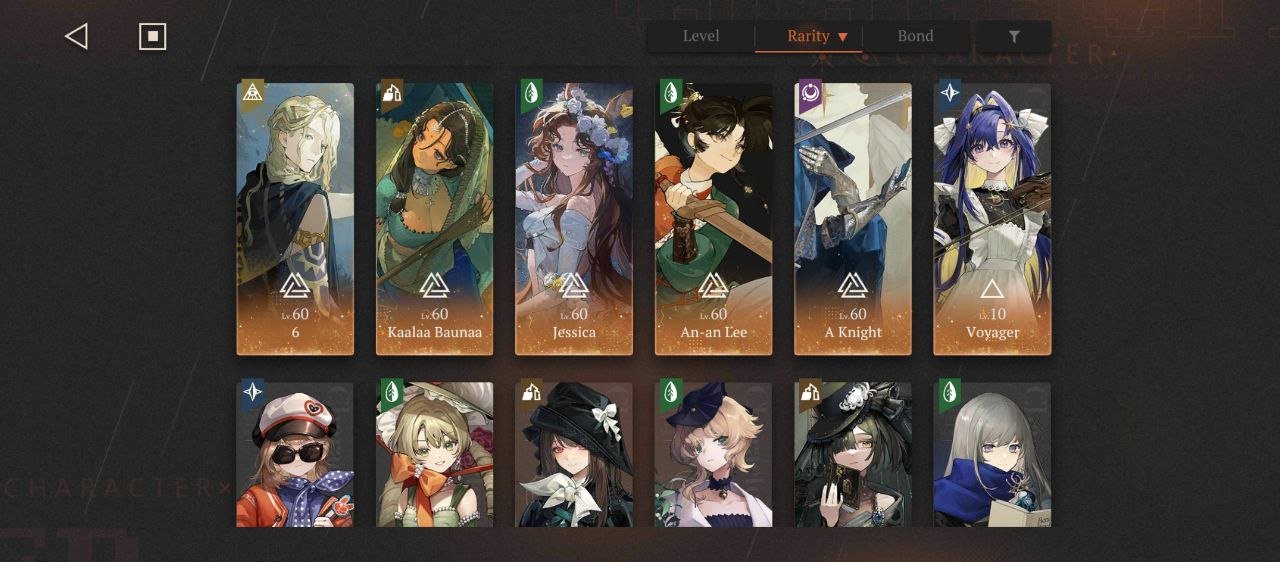Open An-an Lee's character card
The width and height of the screenshot is (1280, 562).
click(713, 219)
